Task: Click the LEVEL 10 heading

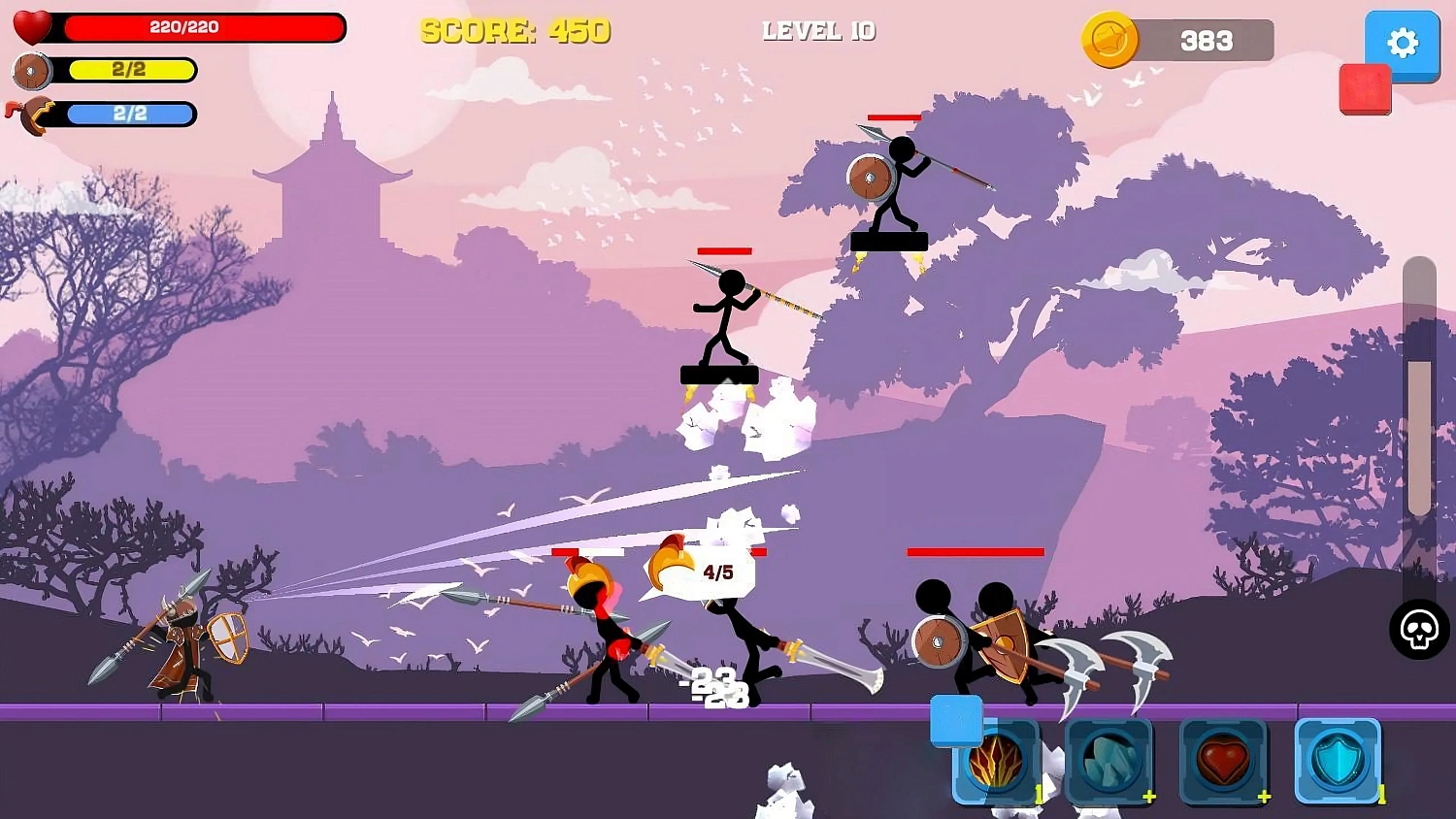Action: (x=818, y=31)
